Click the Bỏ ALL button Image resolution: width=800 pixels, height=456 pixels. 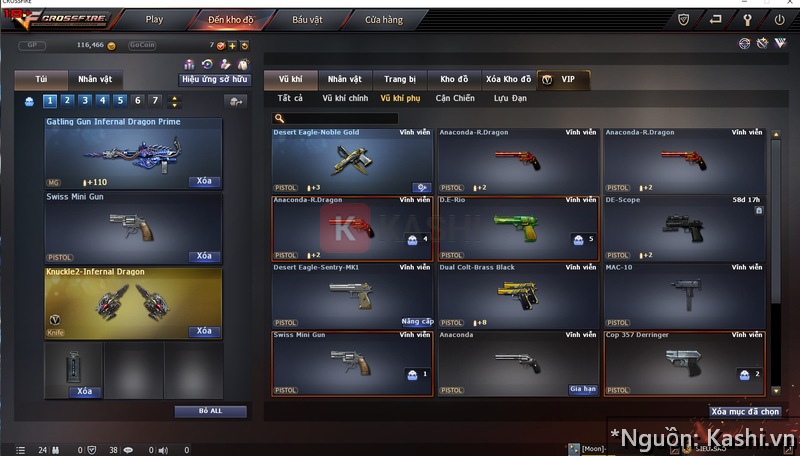pyautogui.click(x=210, y=411)
